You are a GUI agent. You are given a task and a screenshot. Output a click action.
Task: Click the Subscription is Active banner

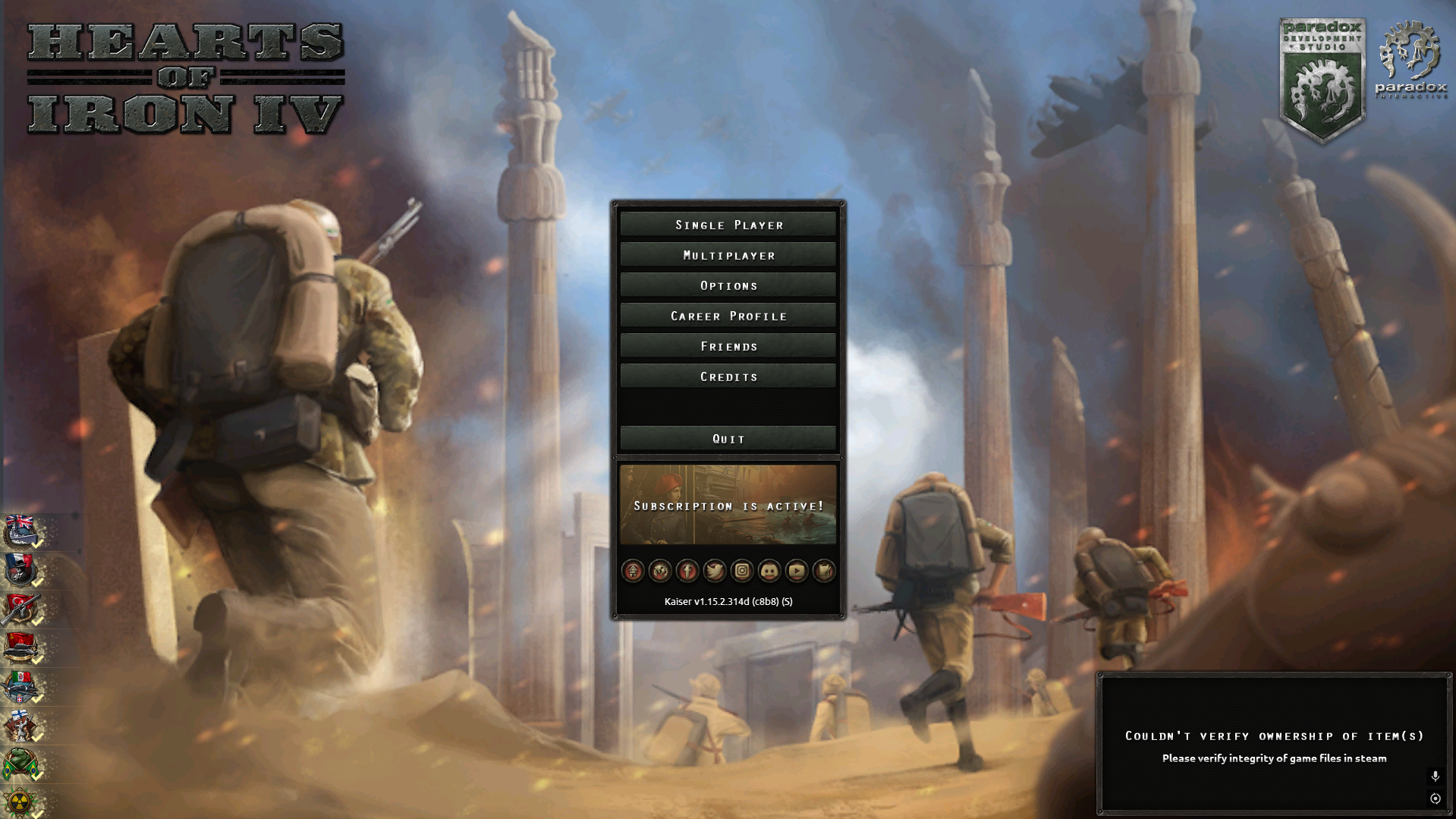tap(728, 505)
